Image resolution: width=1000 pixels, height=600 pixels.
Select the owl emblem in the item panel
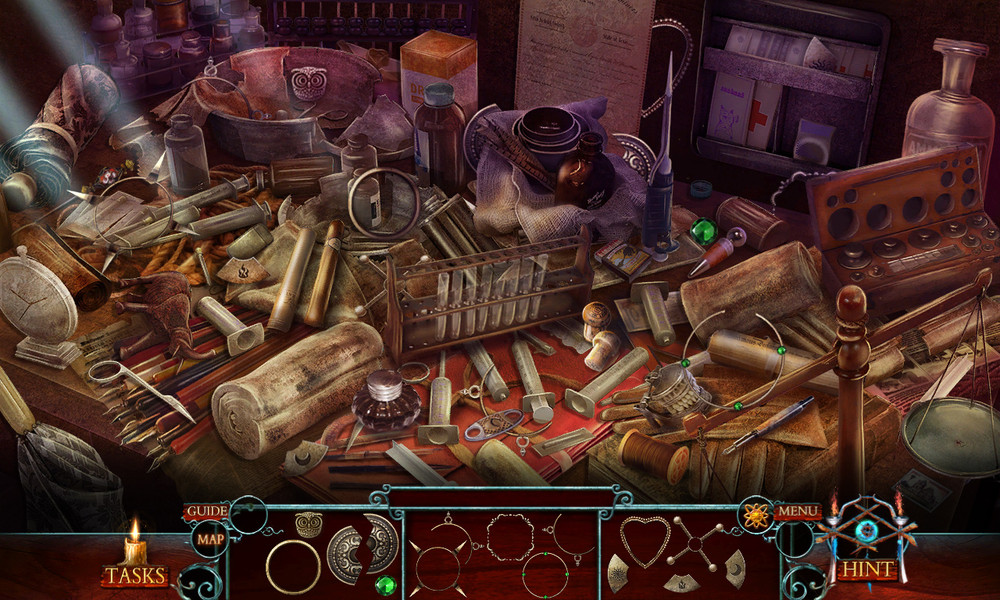click(x=308, y=525)
